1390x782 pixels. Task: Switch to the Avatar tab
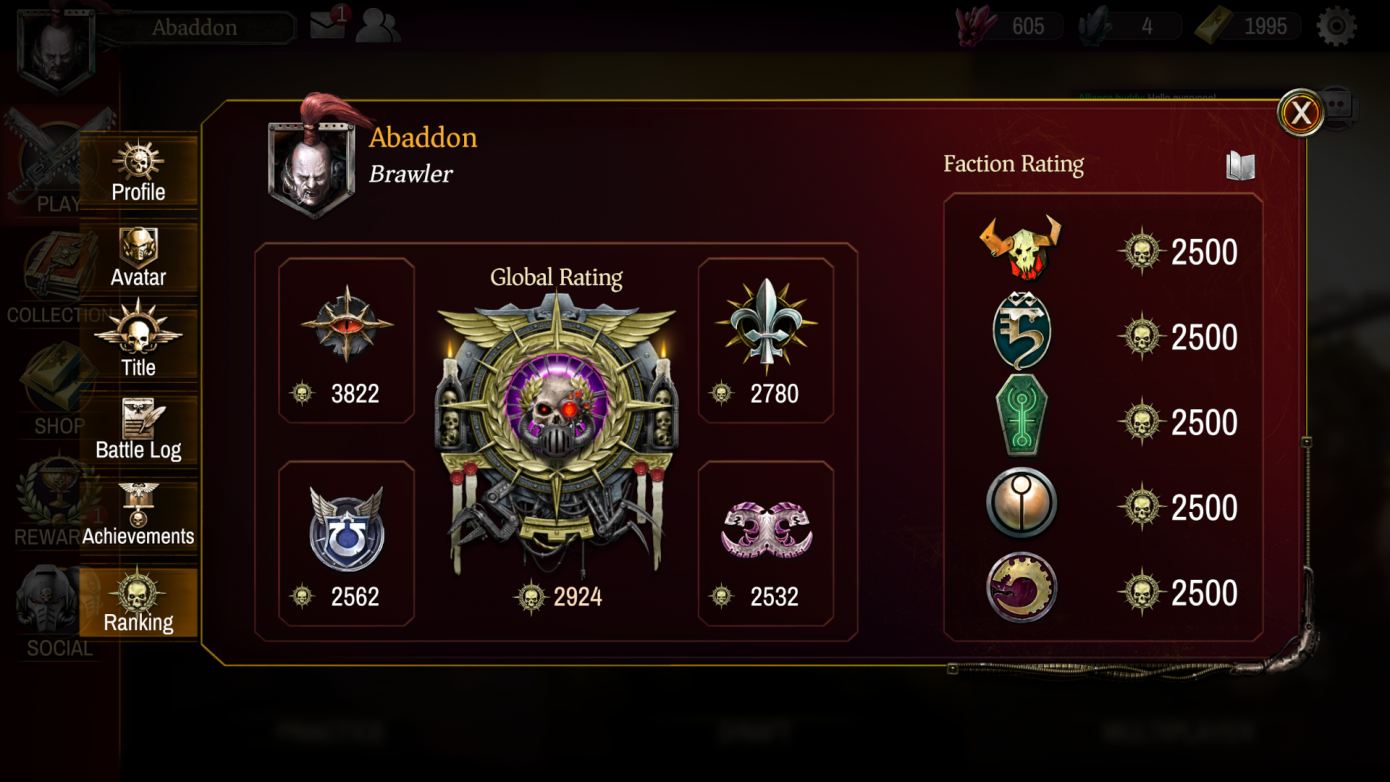(x=138, y=260)
